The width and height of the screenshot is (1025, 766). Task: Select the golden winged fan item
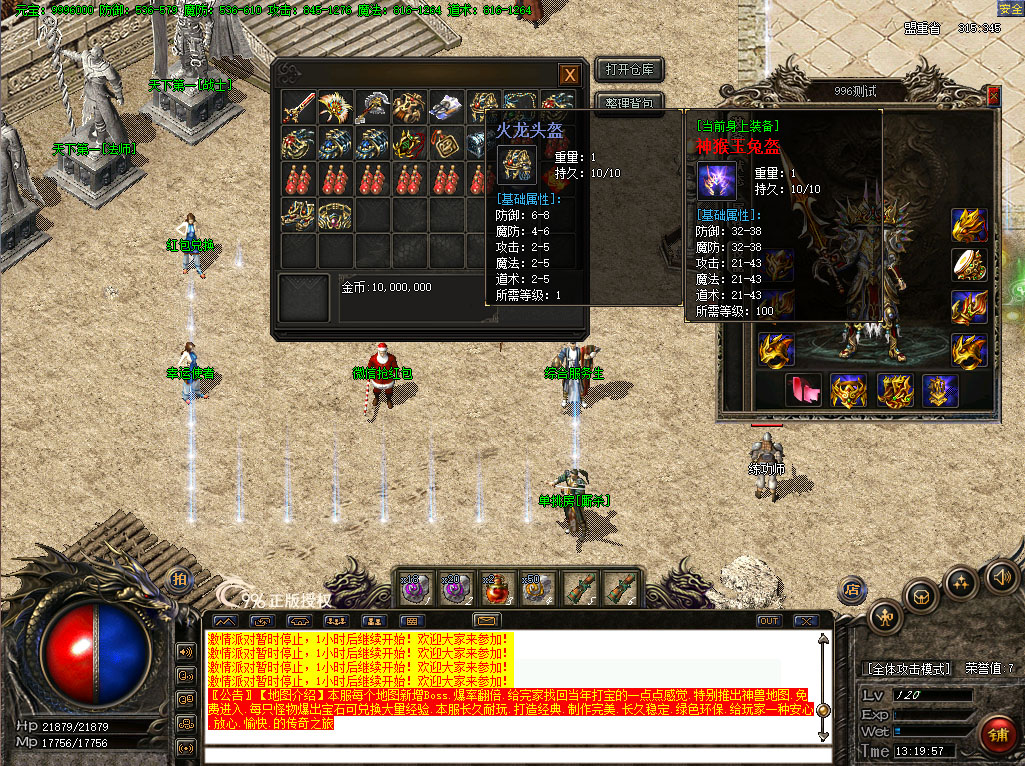tap(335, 107)
